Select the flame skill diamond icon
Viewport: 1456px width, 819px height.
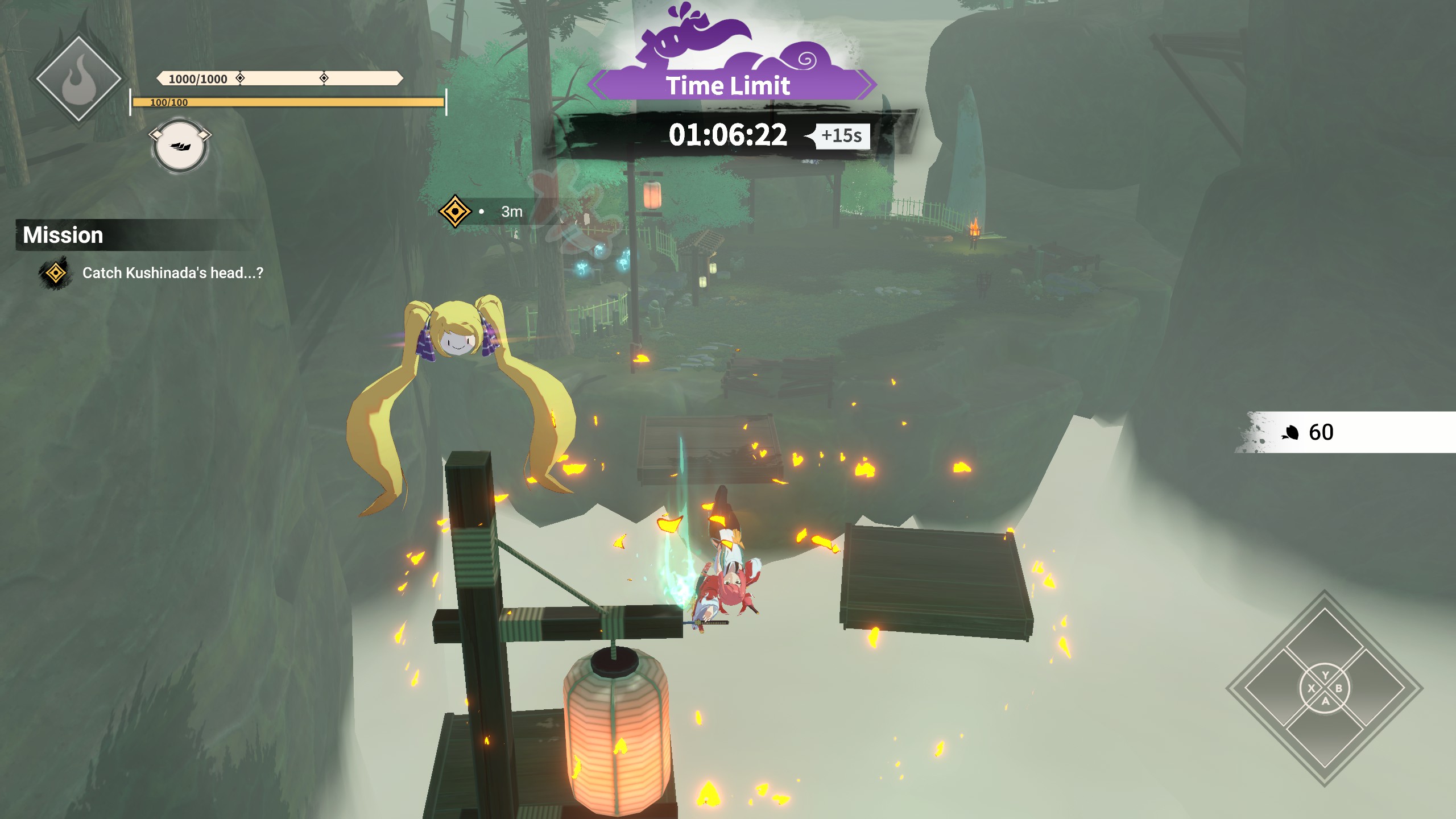(x=78, y=80)
